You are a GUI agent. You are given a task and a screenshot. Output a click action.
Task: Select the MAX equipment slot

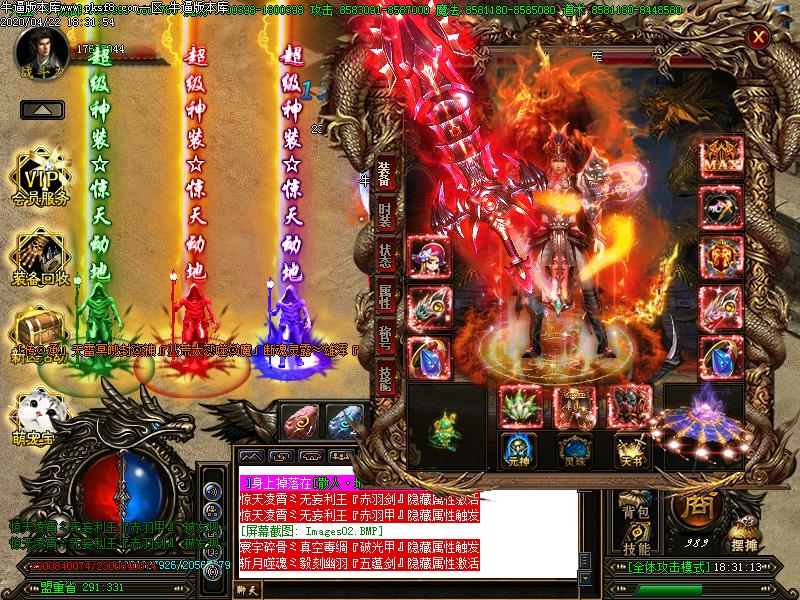pos(720,158)
